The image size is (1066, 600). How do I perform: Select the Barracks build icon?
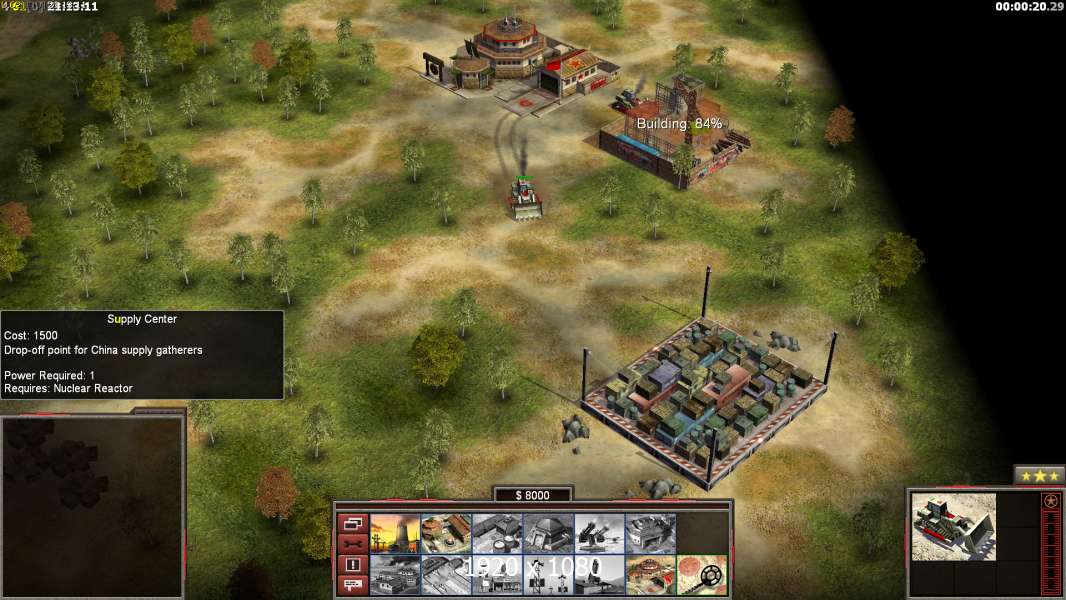446,533
